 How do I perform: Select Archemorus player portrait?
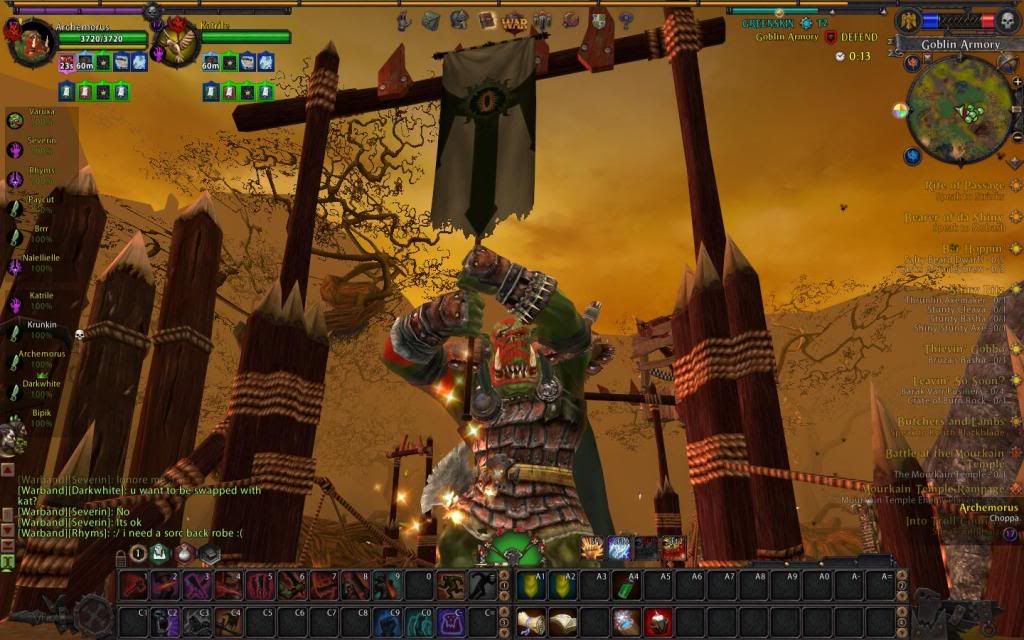[x=30, y=42]
